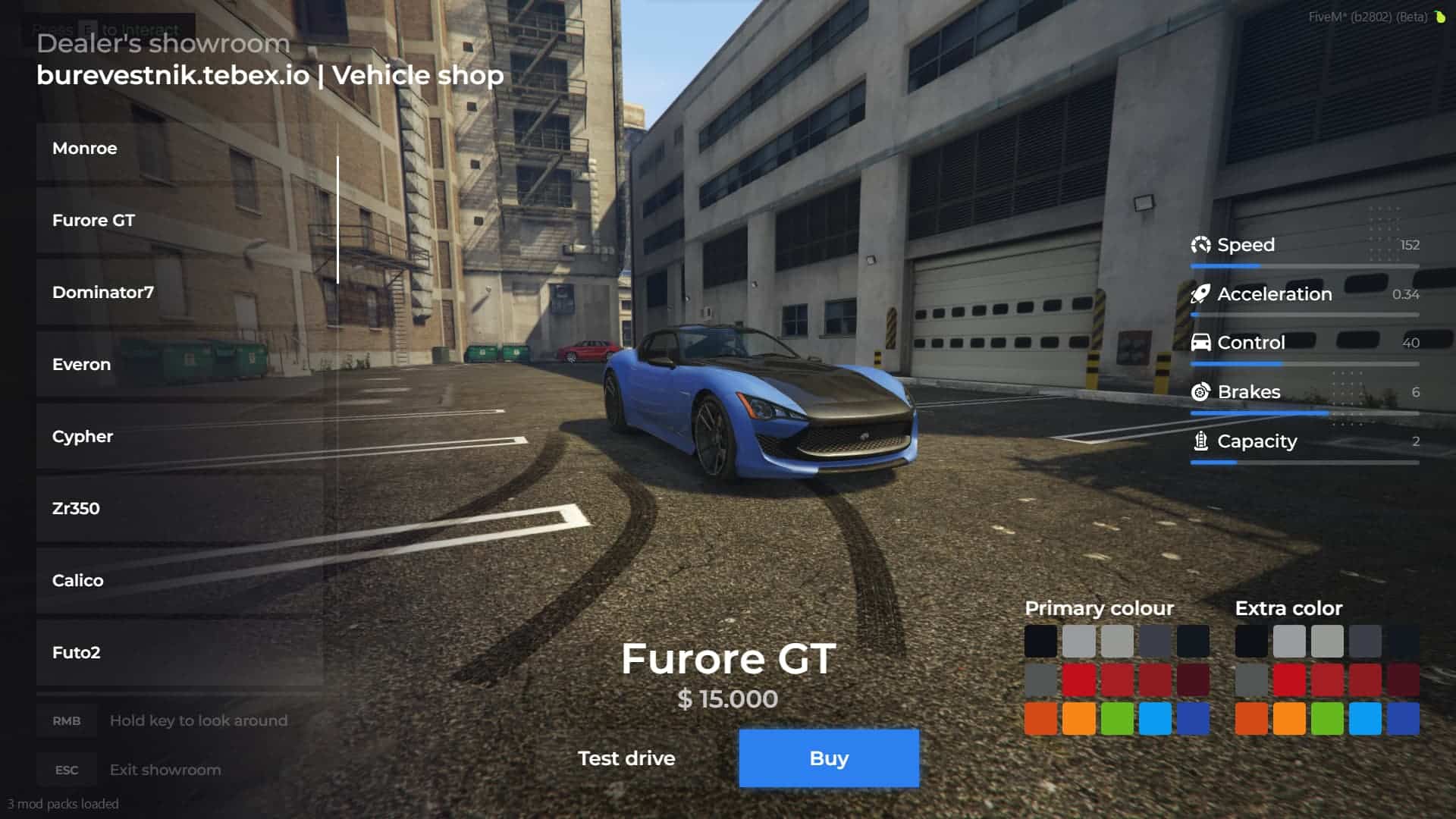The width and height of the screenshot is (1456, 819).
Task: Click the Acceleration rocket icon
Action: pos(1201,294)
